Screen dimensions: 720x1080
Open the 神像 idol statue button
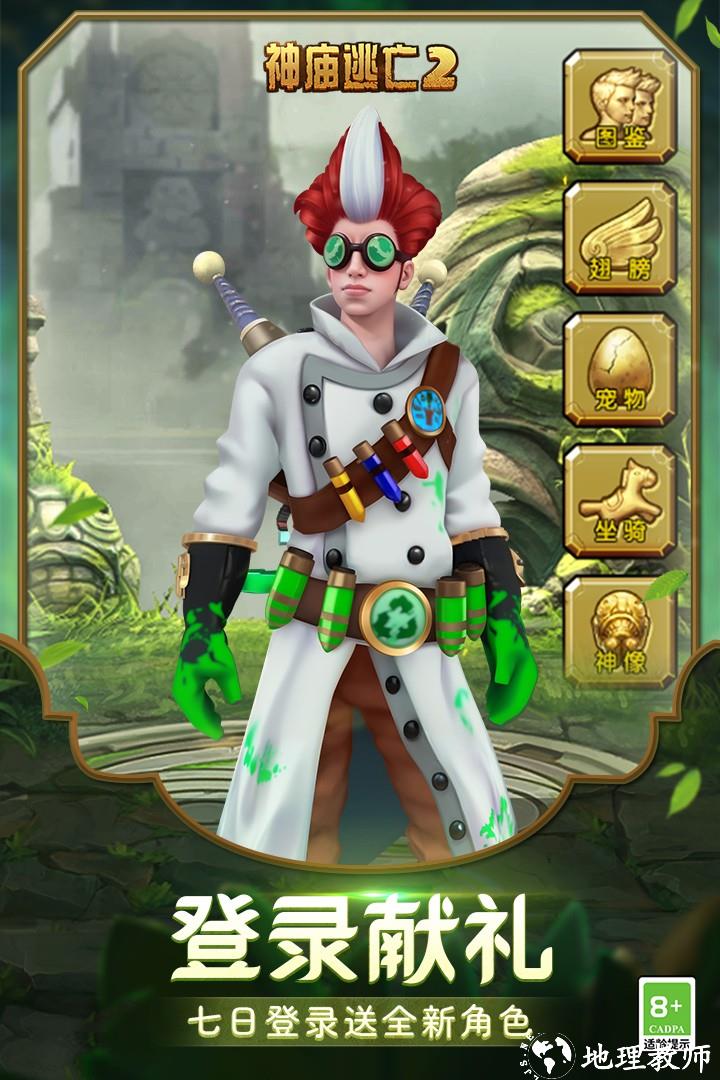(619, 632)
